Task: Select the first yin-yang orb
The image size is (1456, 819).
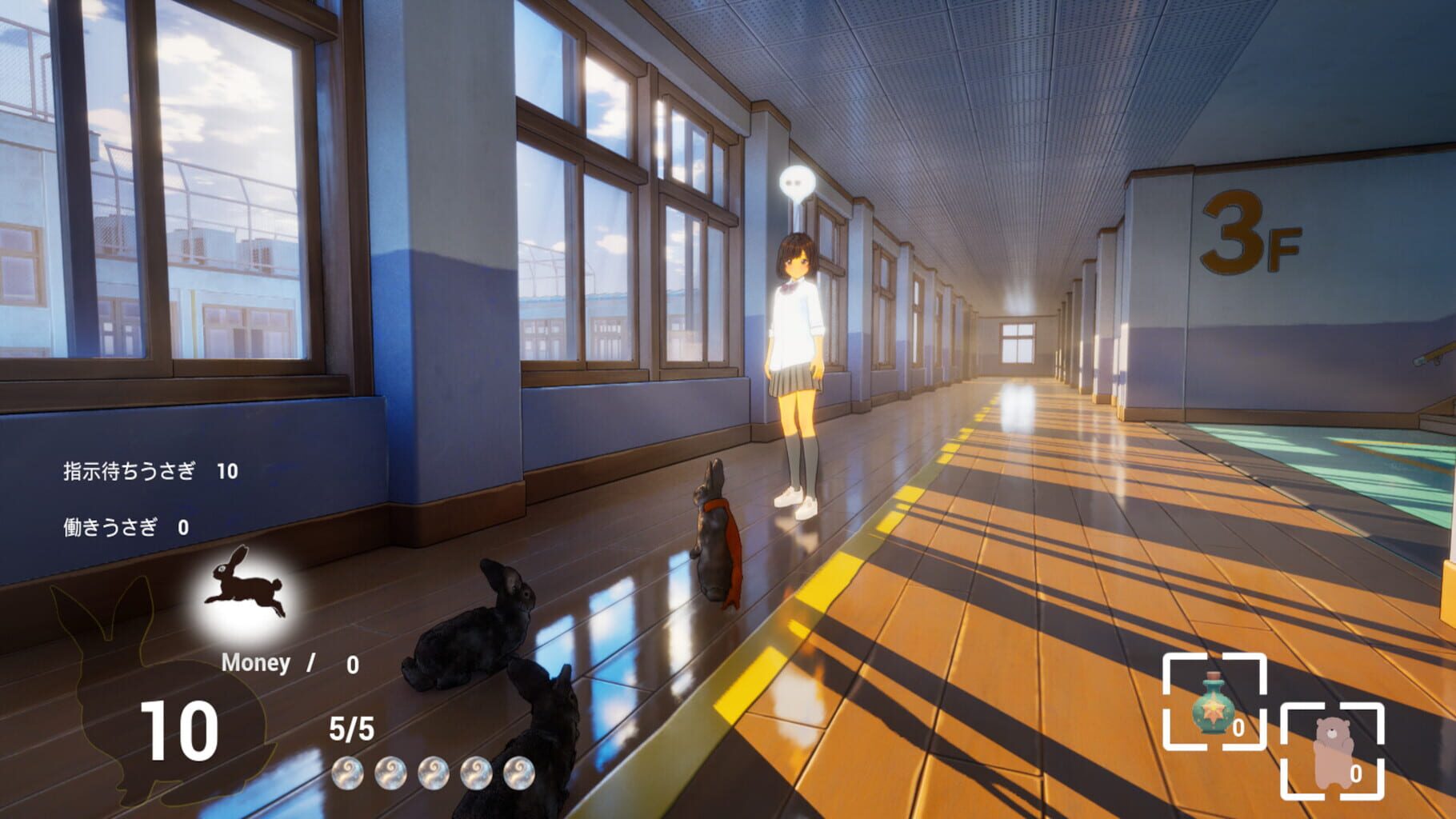Action: [x=347, y=773]
